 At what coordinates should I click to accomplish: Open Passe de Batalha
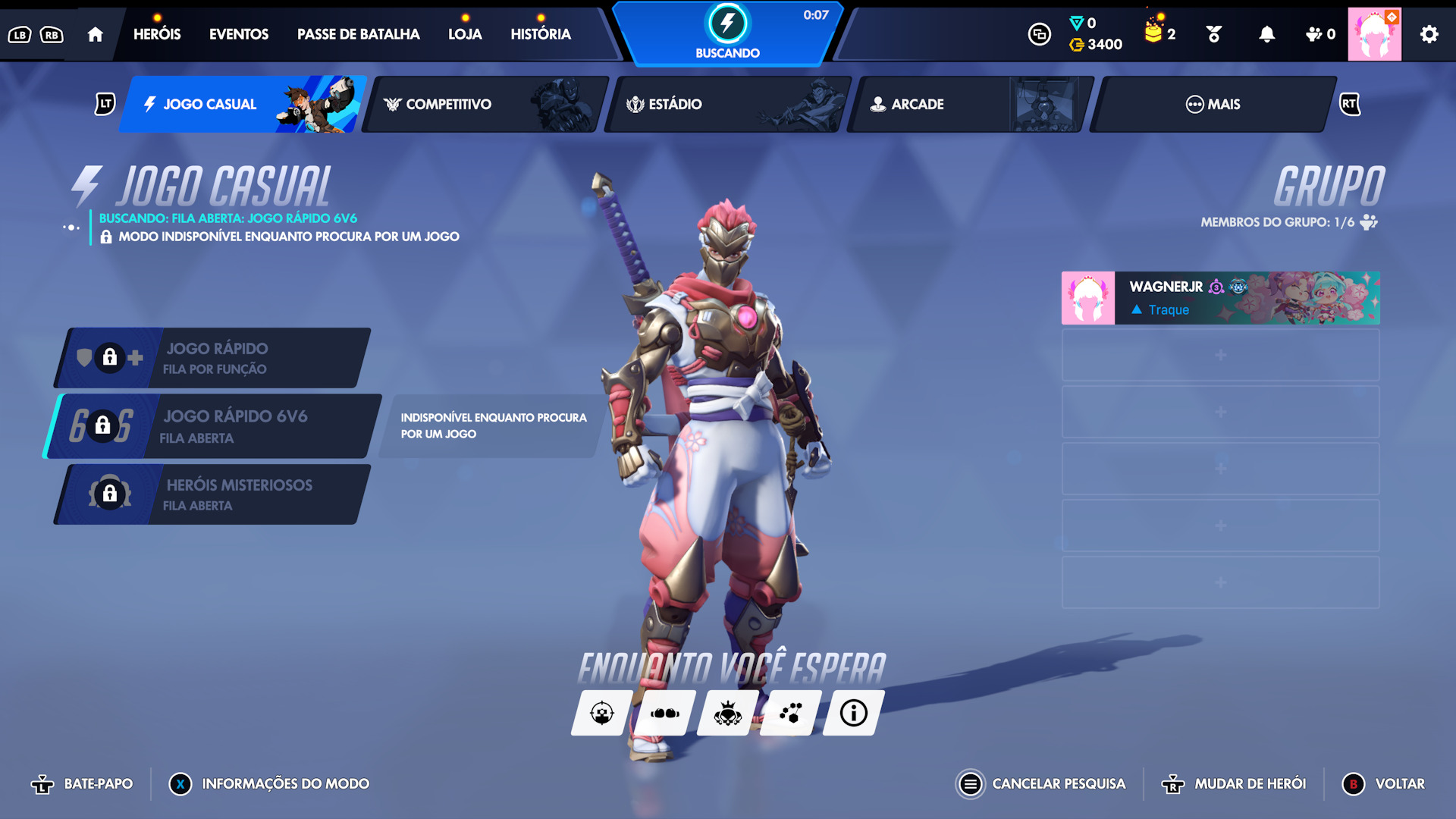(358, 34)
